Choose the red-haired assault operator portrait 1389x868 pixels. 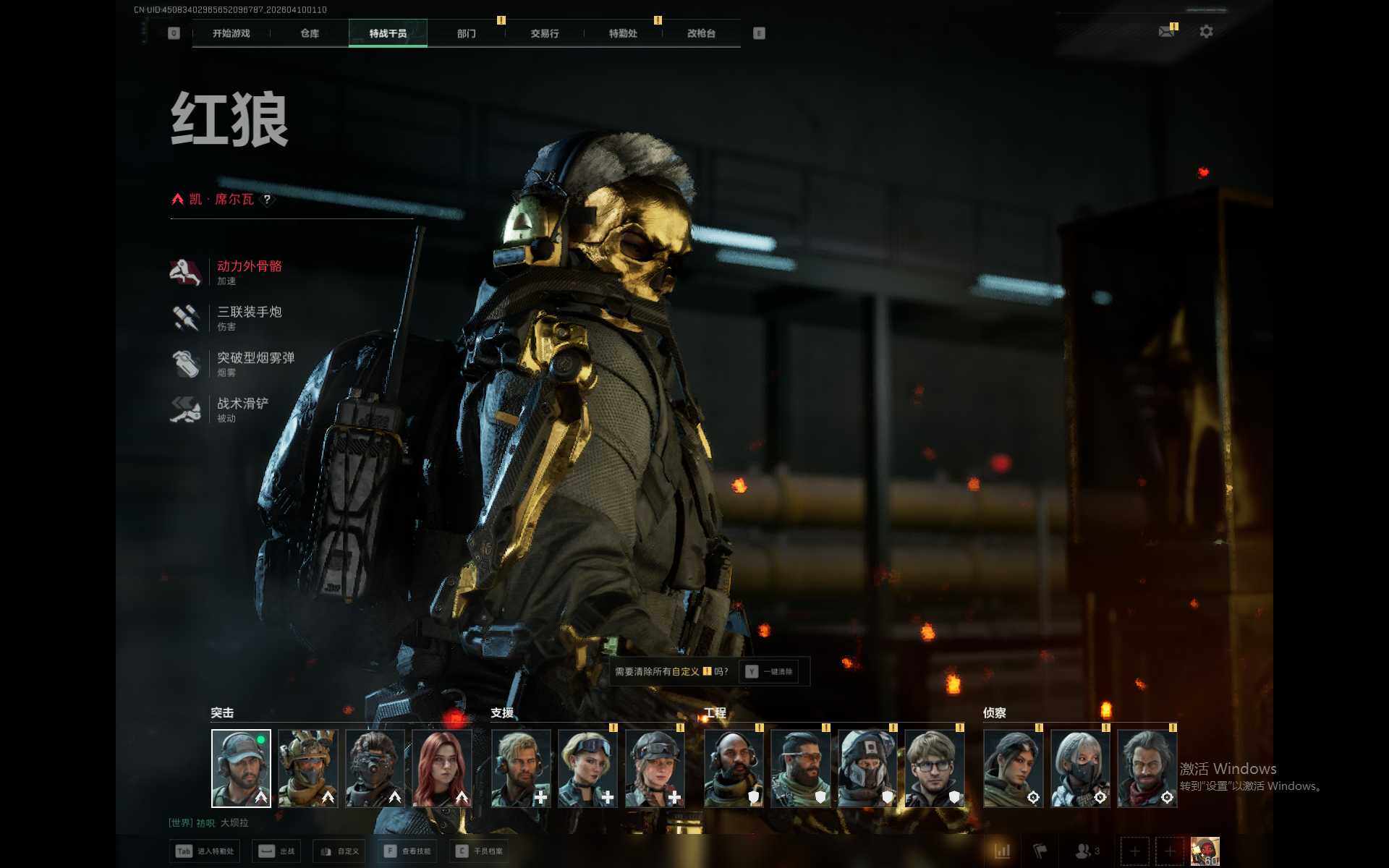pyautogui.click(x=442, y=768)
